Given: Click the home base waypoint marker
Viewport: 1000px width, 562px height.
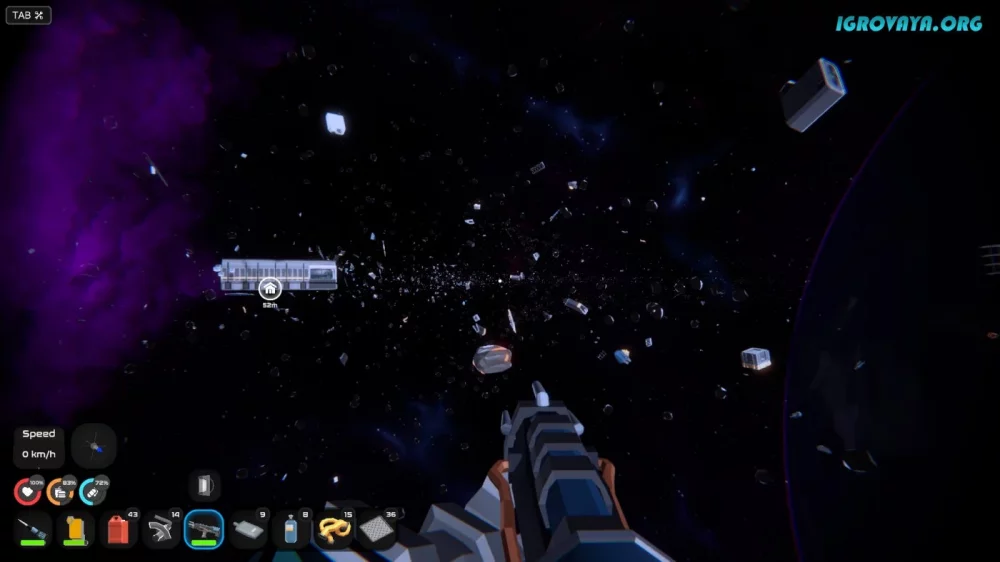Looking at the screenshot, I should coord(270,288).
